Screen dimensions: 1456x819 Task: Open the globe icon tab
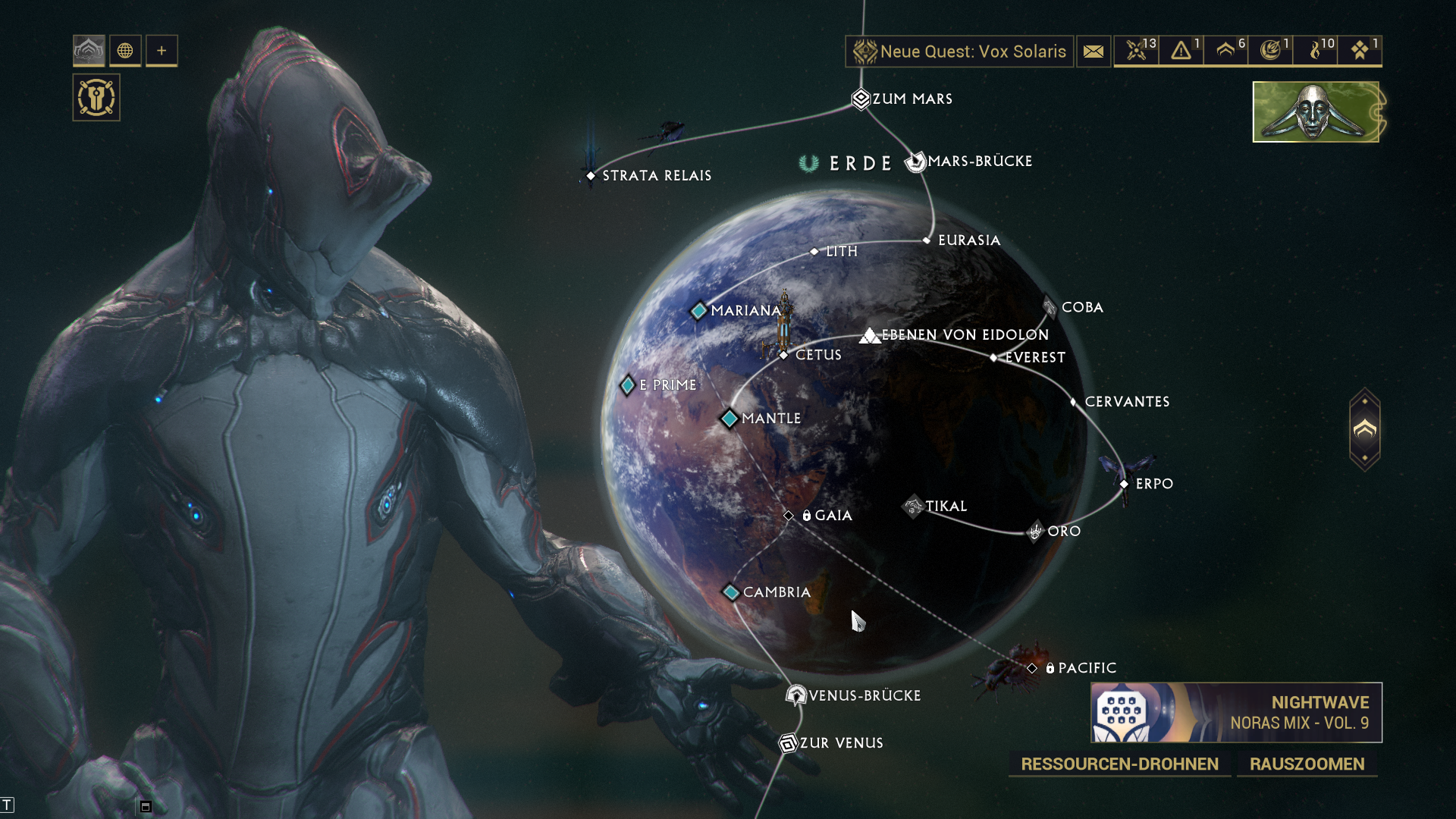[x=125, y=51]
